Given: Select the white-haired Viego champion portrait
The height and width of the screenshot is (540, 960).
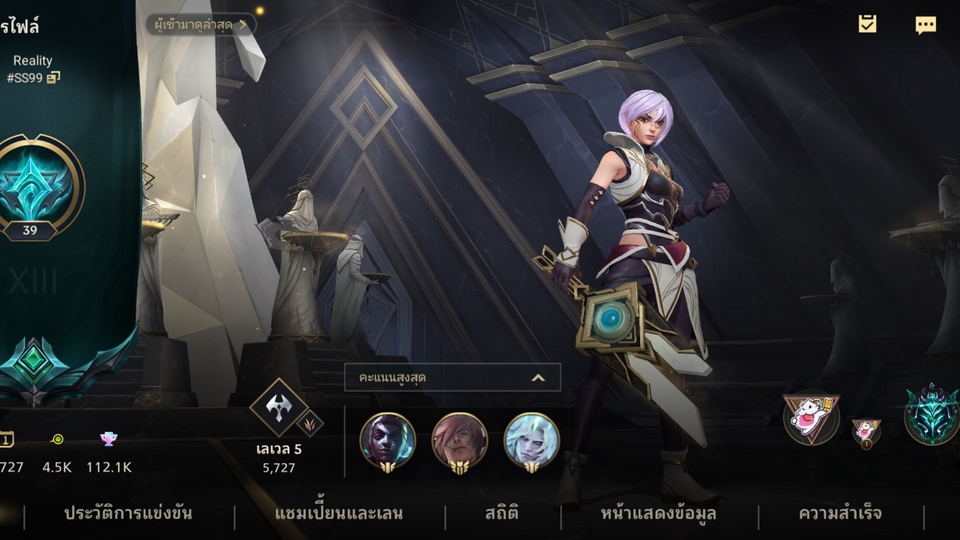Looking at the screenshot, I should point(532,440).
